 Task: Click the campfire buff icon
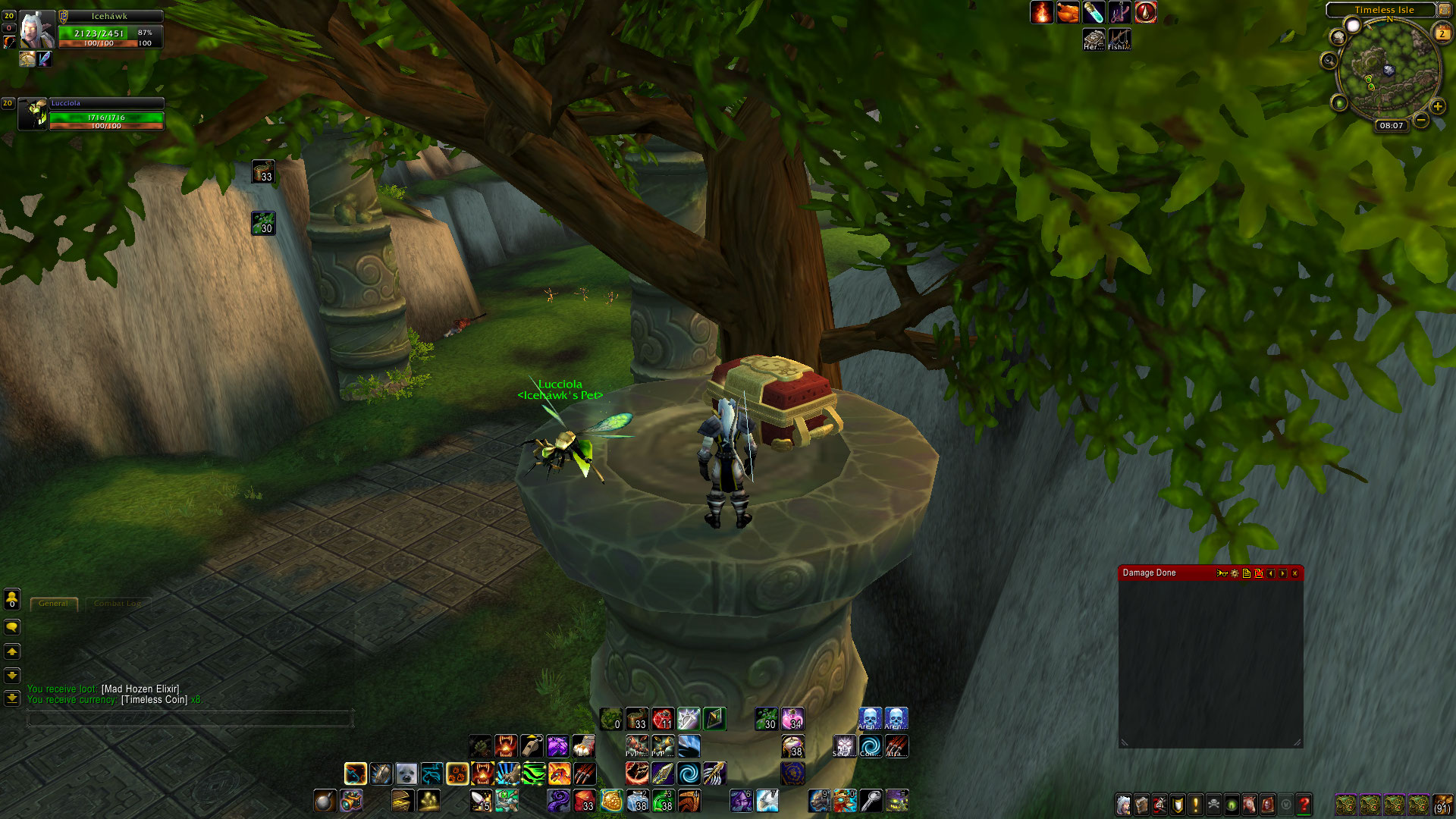coord(1041,12)
